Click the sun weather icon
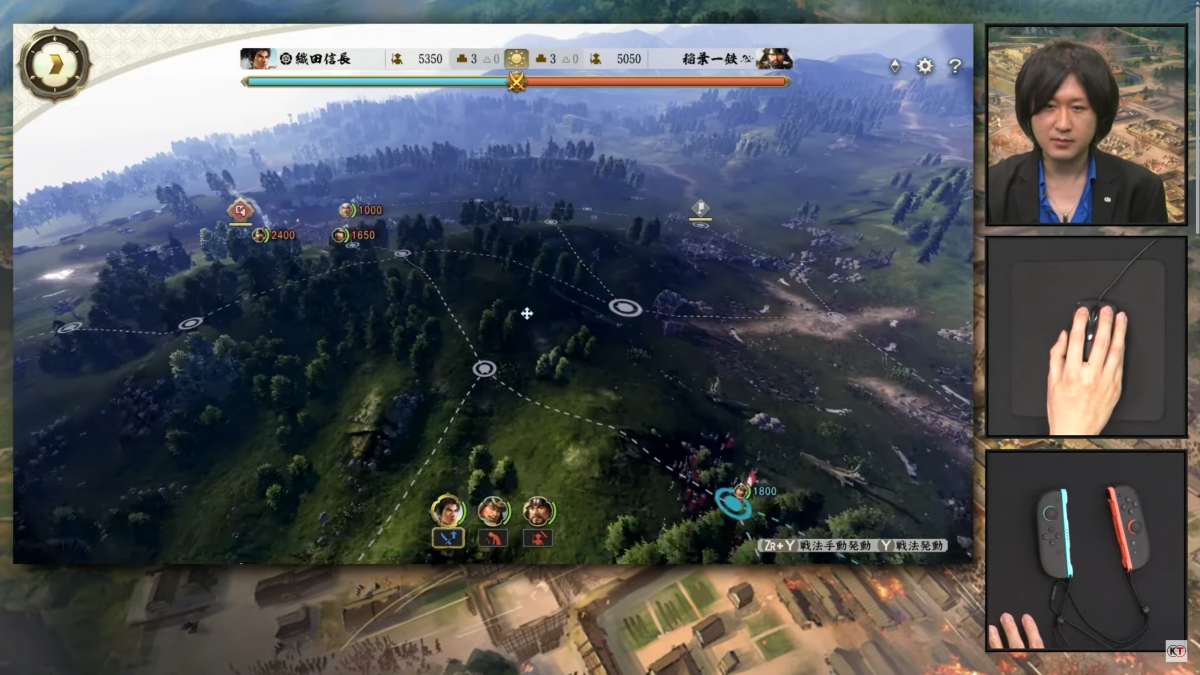1200x675 pixels. point(516,59)
